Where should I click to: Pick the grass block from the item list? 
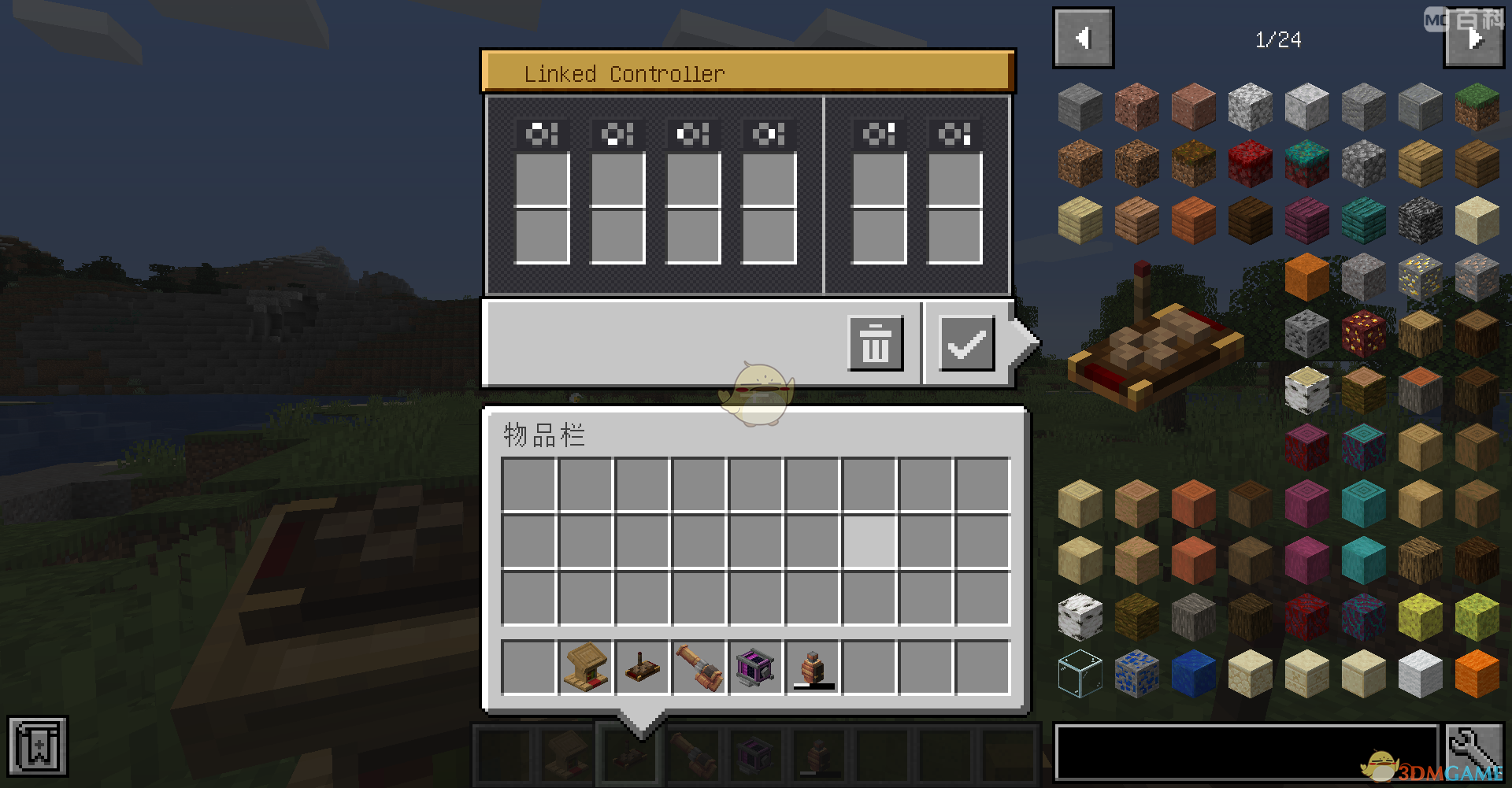click(1477, 107)
